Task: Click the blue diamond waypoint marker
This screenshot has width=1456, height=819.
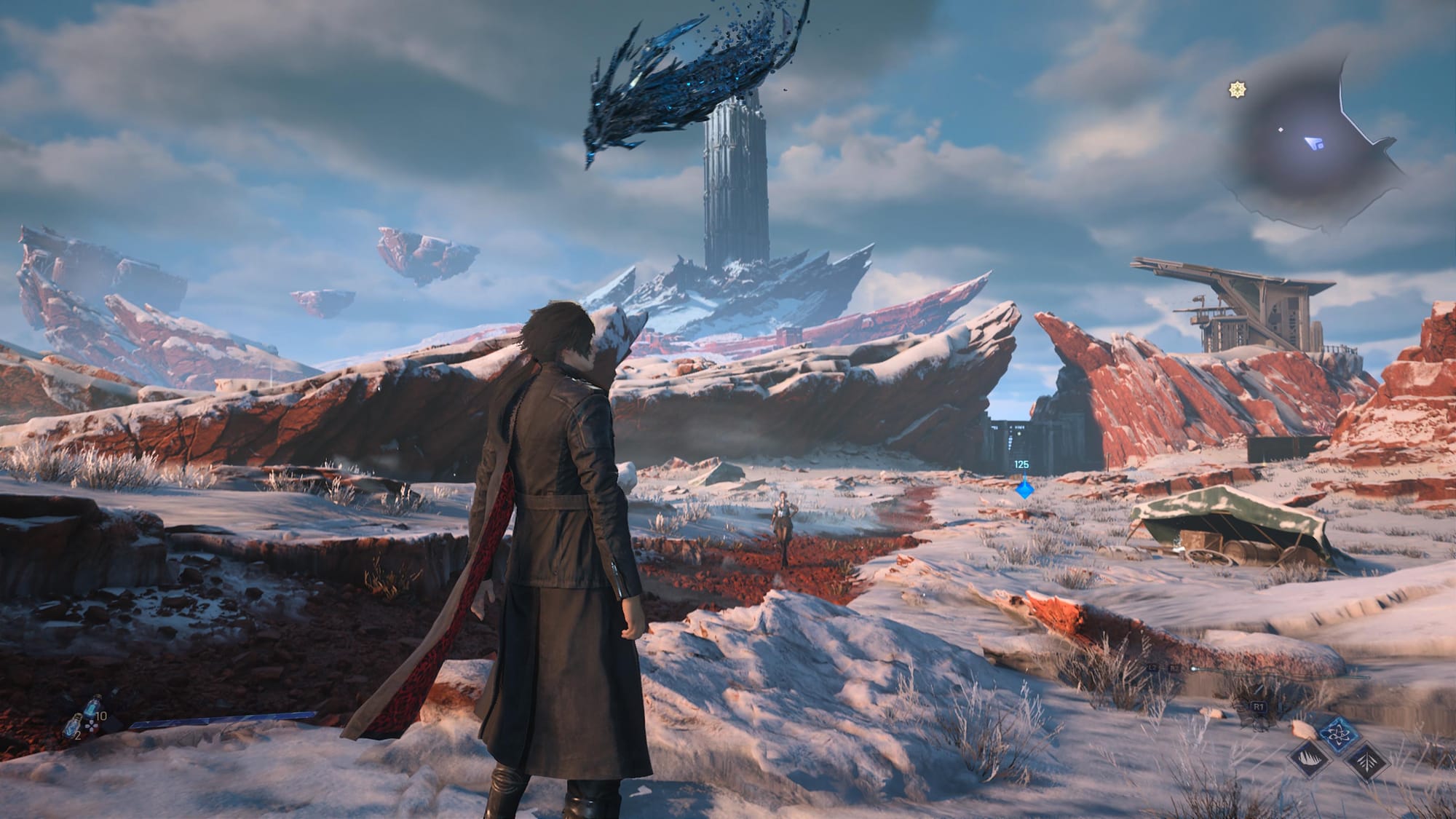Action: (1024, 488)
